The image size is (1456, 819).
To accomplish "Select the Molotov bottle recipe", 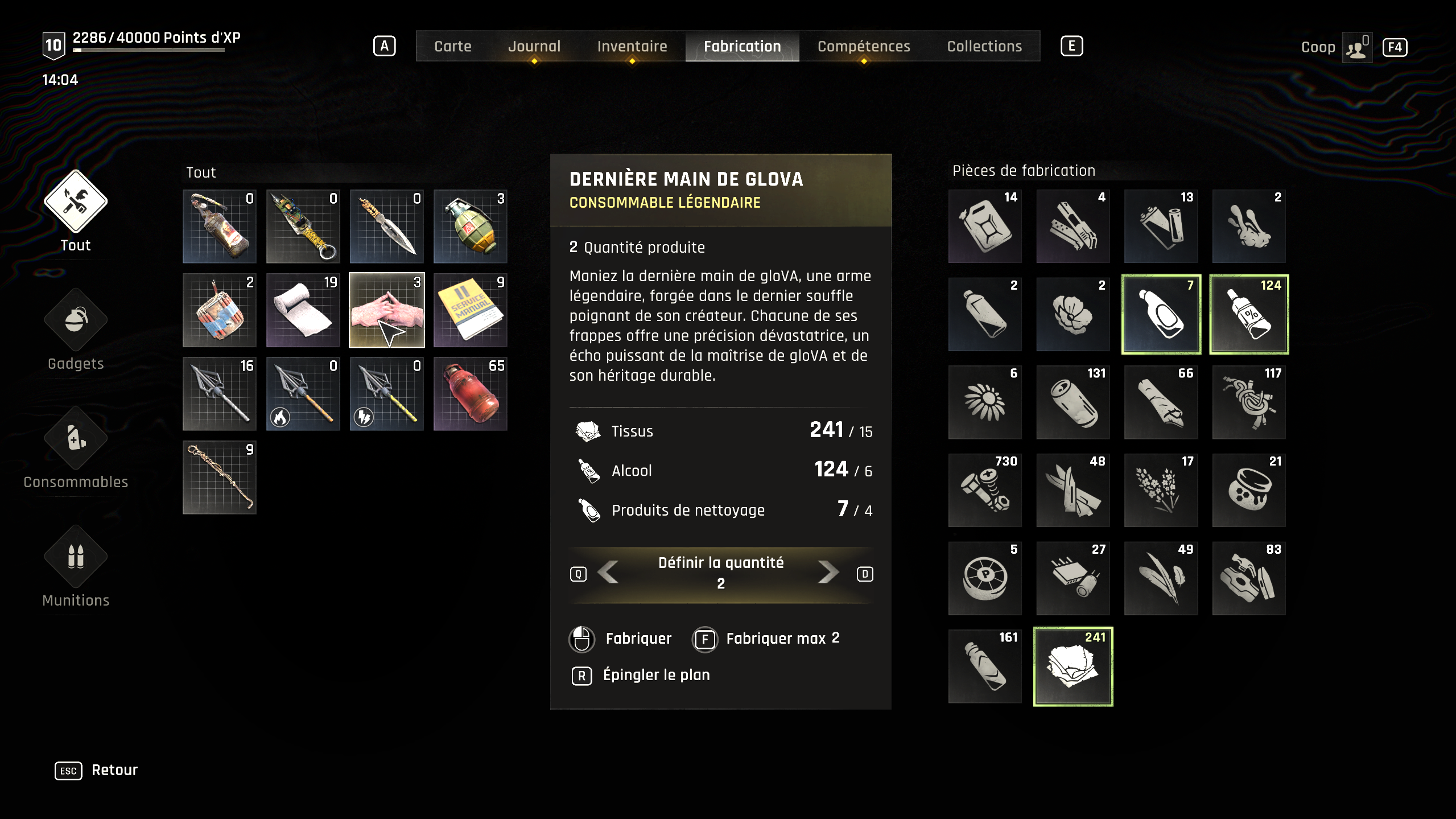I will 220,227.
